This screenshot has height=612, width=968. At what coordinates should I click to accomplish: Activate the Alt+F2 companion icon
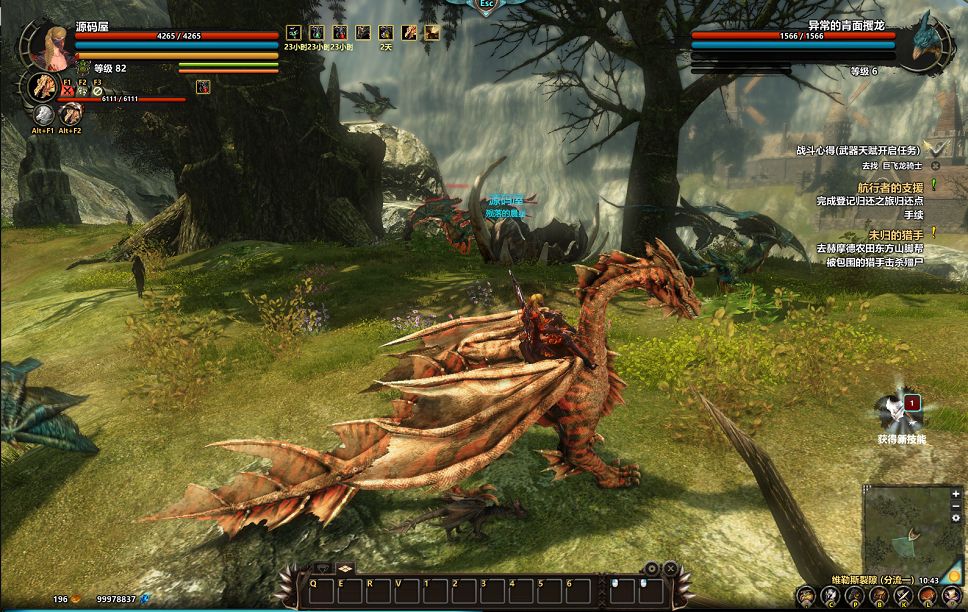[x=70, y=116]
